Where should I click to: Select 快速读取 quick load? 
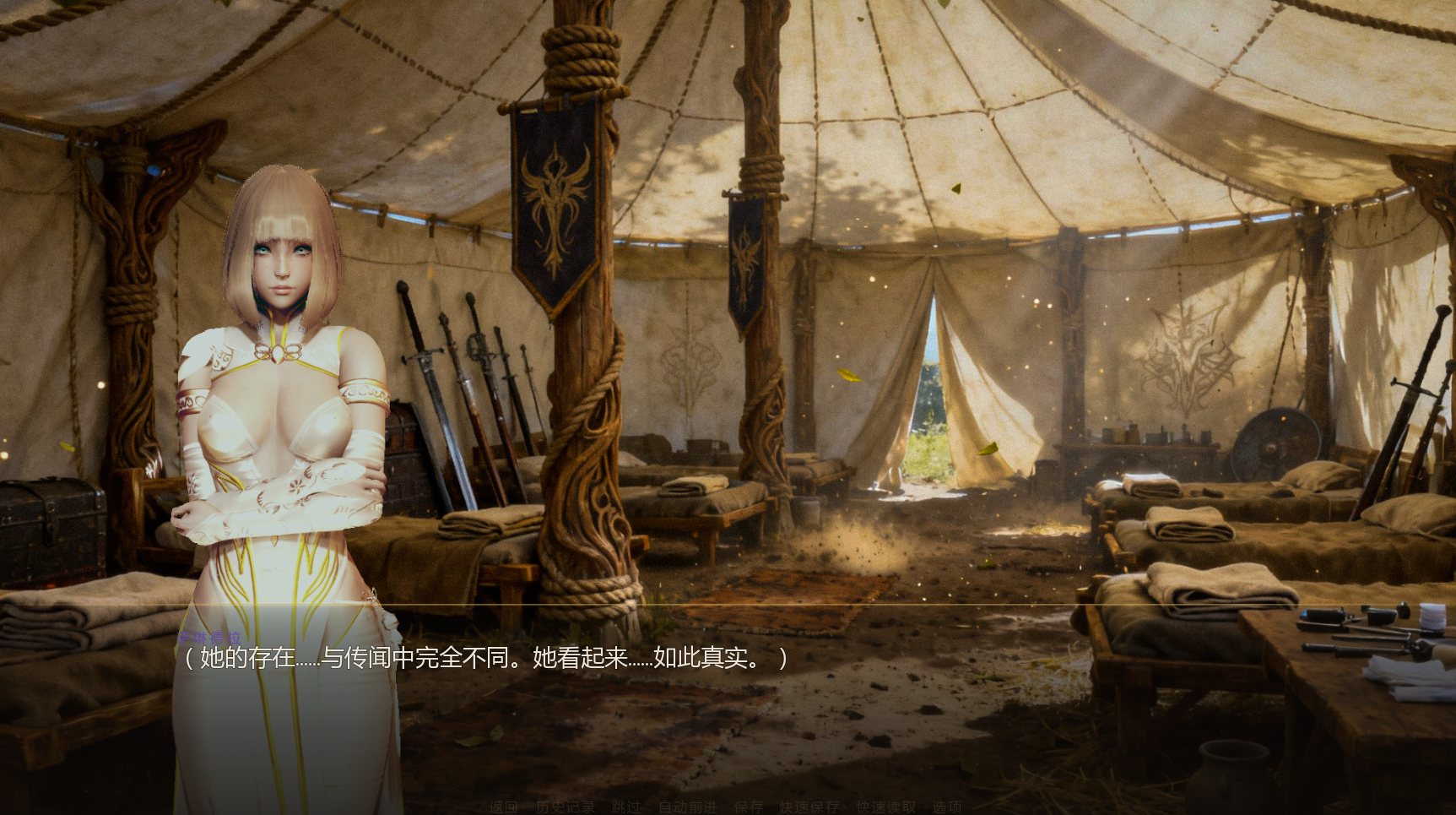(x=885, y=807)
